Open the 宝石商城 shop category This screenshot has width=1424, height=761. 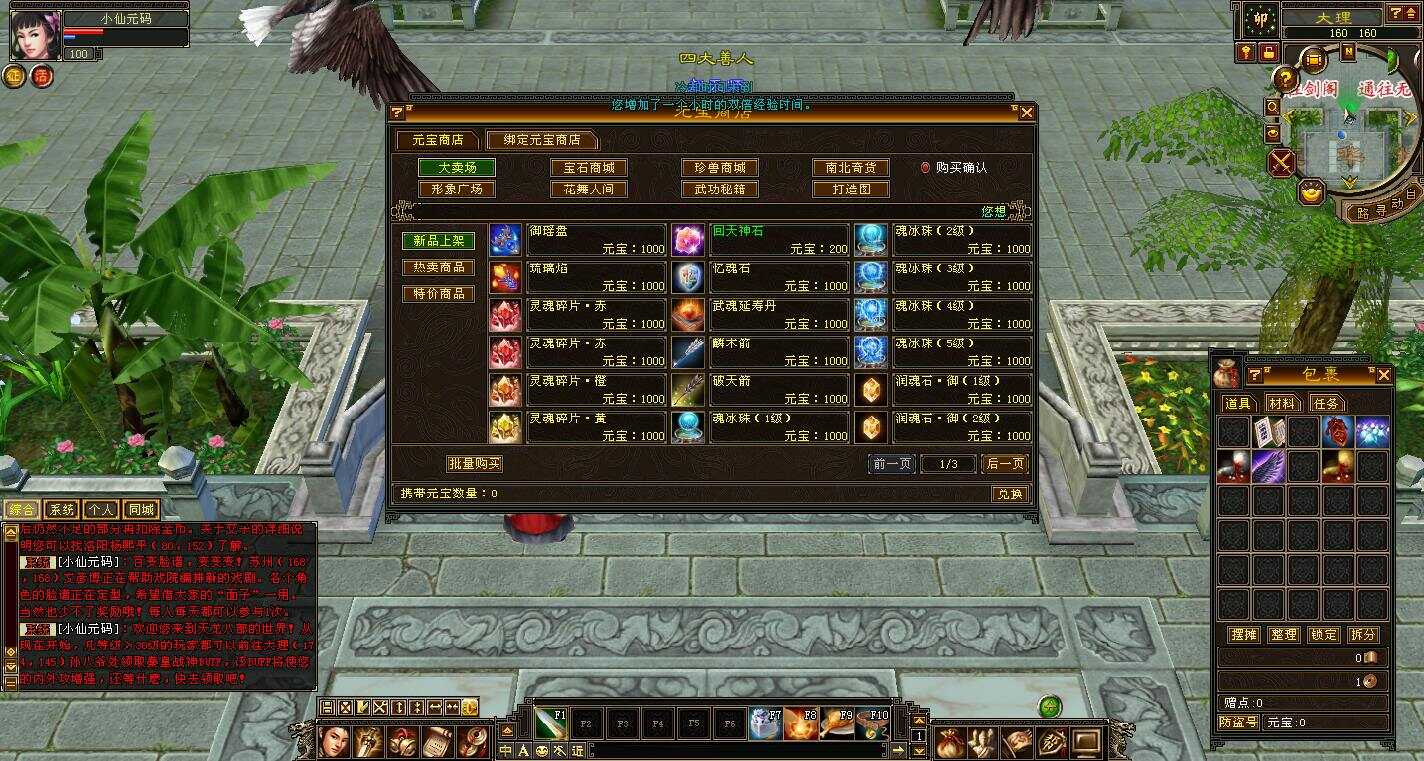coord(589,168)
